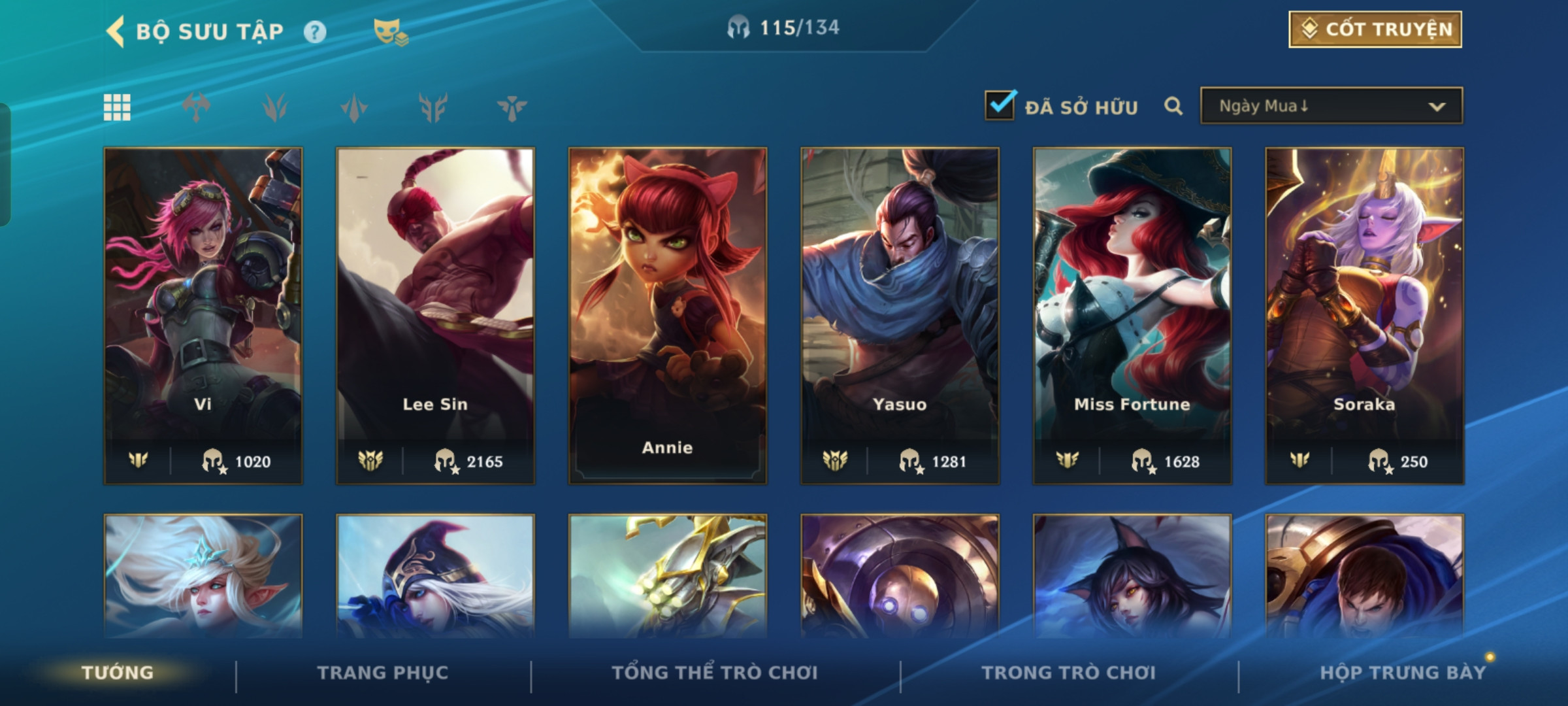Pick the Yasuo champion card
Image resolution: width=1568 pixels, height=706 pixels.
click(x=900, y=316)
